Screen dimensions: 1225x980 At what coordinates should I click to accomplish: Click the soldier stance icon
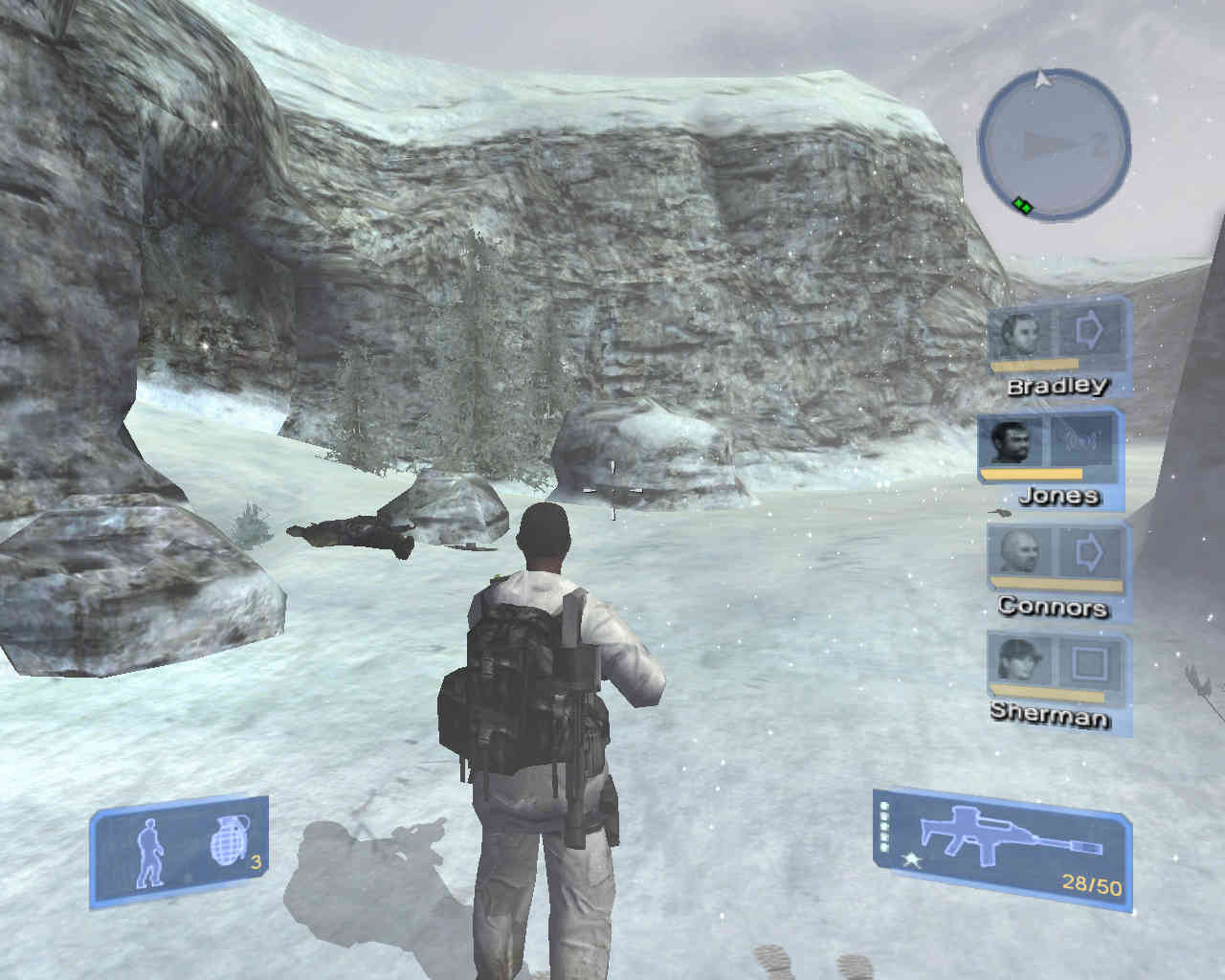tap(151, 851)
